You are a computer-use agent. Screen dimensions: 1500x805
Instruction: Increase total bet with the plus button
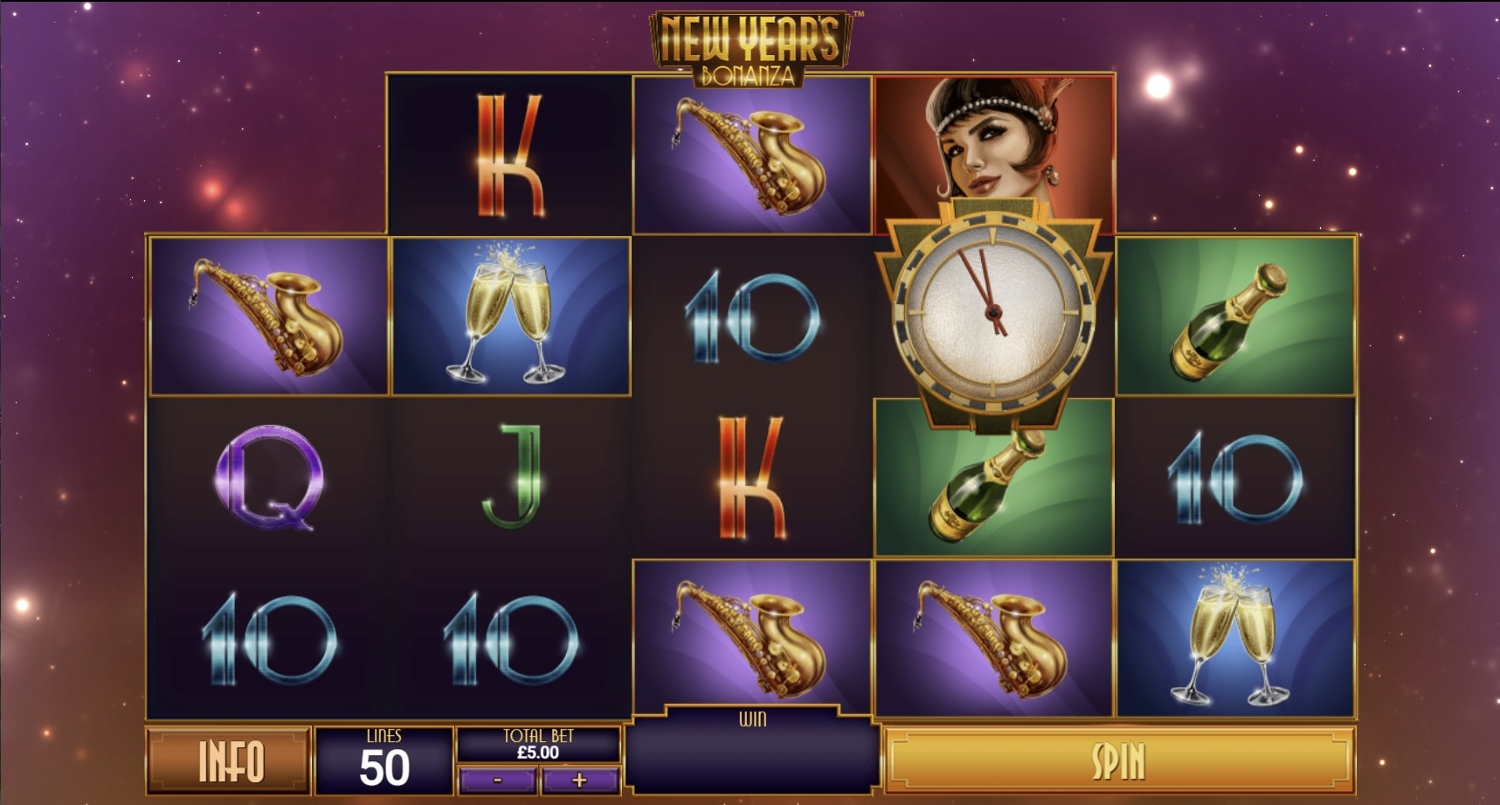580,780
